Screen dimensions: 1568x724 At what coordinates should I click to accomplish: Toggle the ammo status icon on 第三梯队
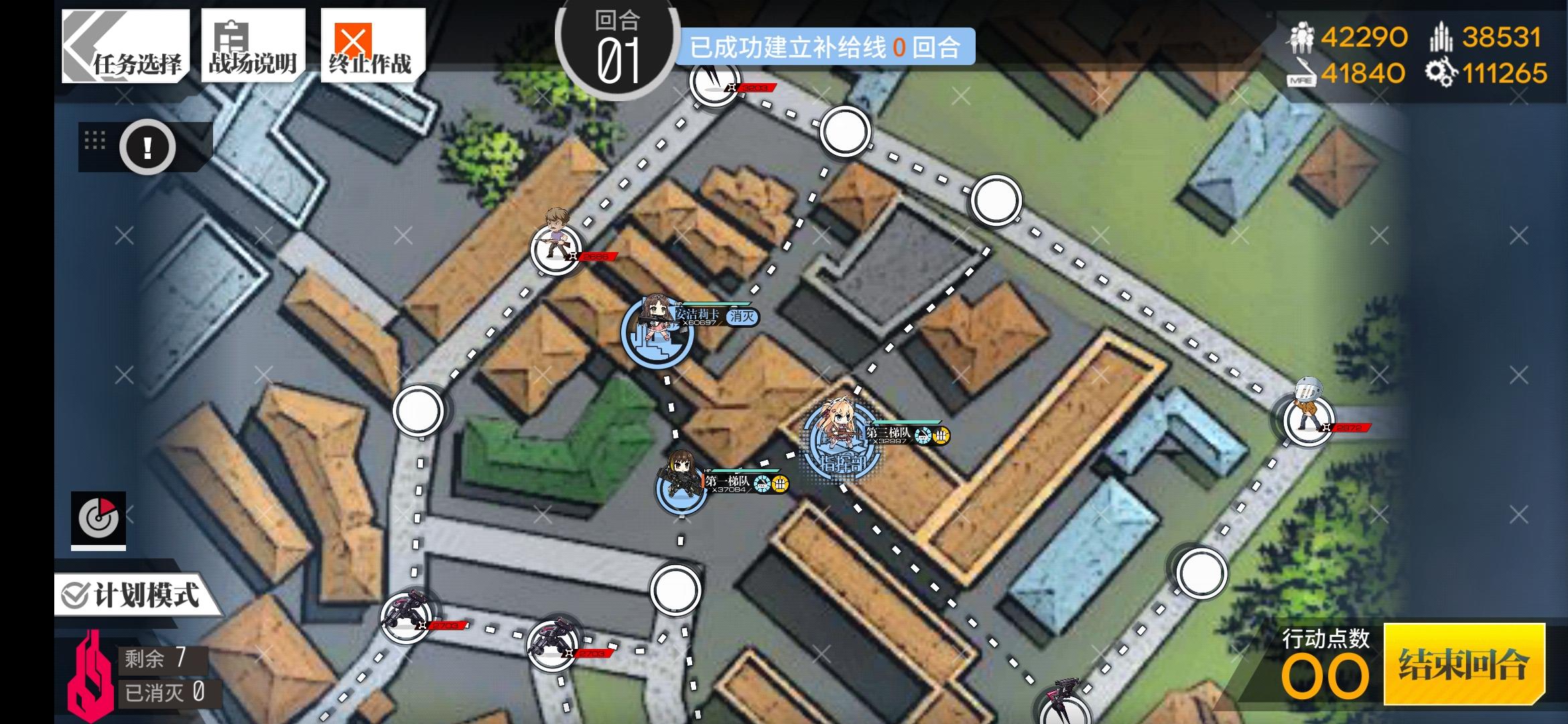[x=941, y=436]
